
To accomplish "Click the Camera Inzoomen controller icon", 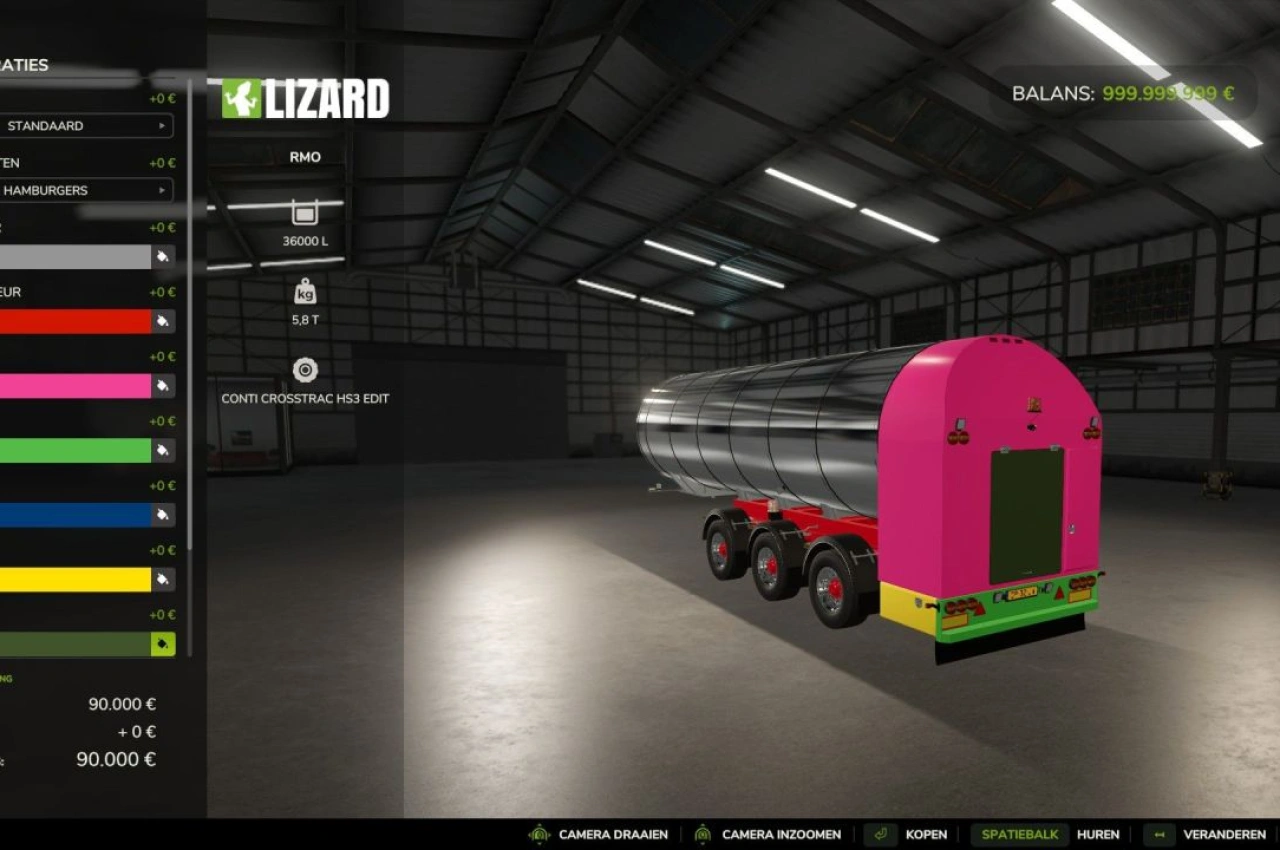I will point(703,834).
